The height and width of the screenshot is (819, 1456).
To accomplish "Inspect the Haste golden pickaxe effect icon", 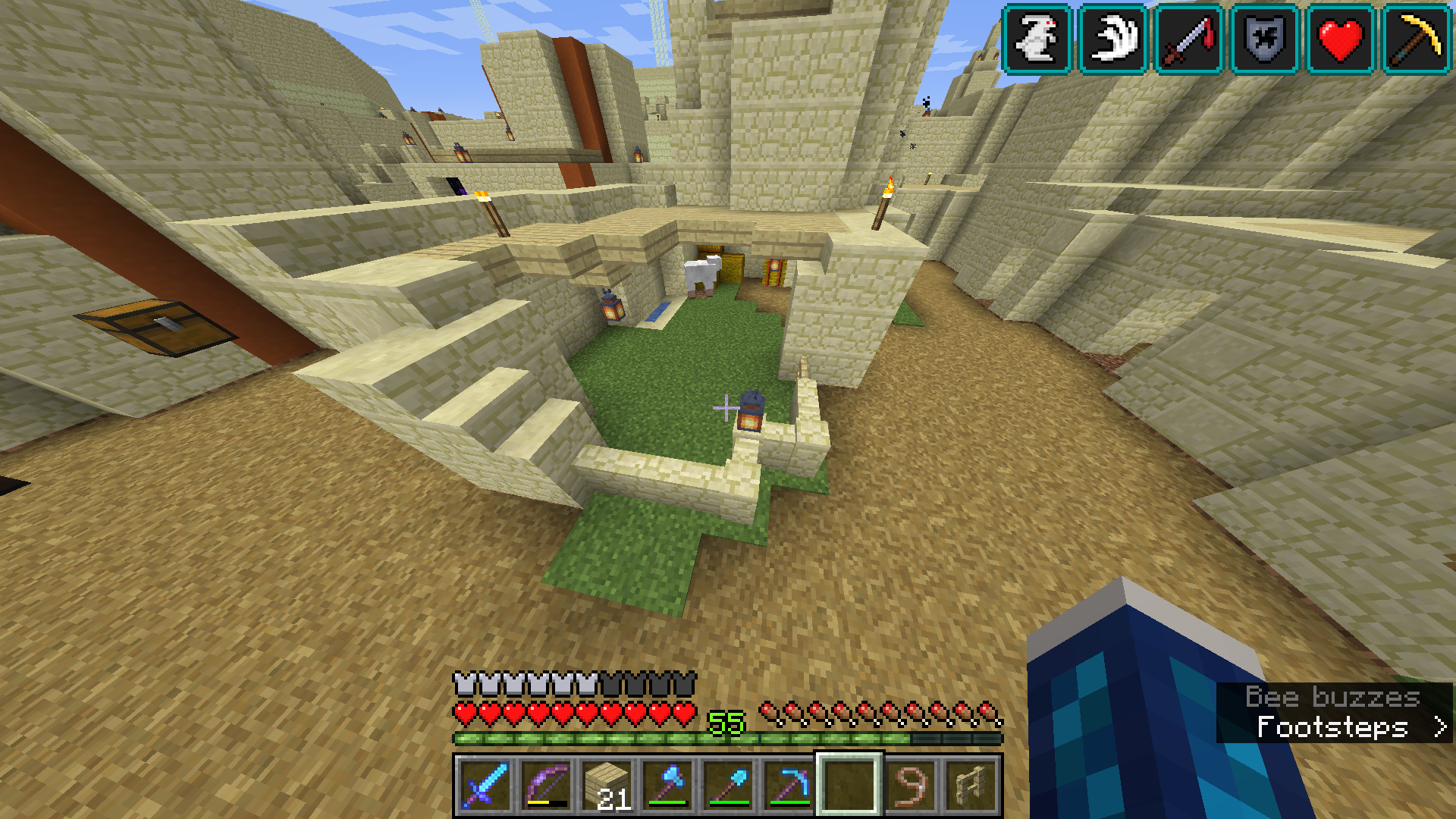I will tap(1416, 39).
